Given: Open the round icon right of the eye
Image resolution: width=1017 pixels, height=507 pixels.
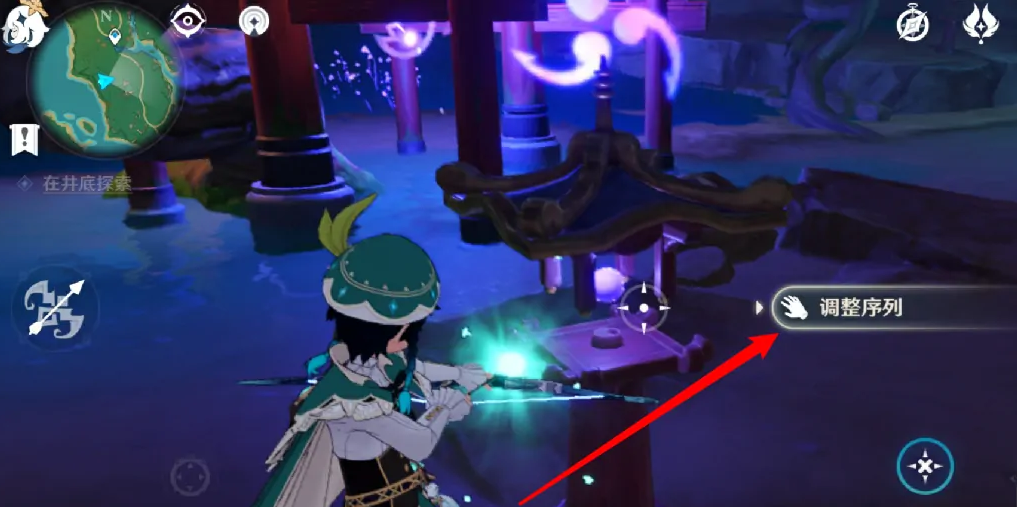Looking at the screenshot, I should click(255, 20).
